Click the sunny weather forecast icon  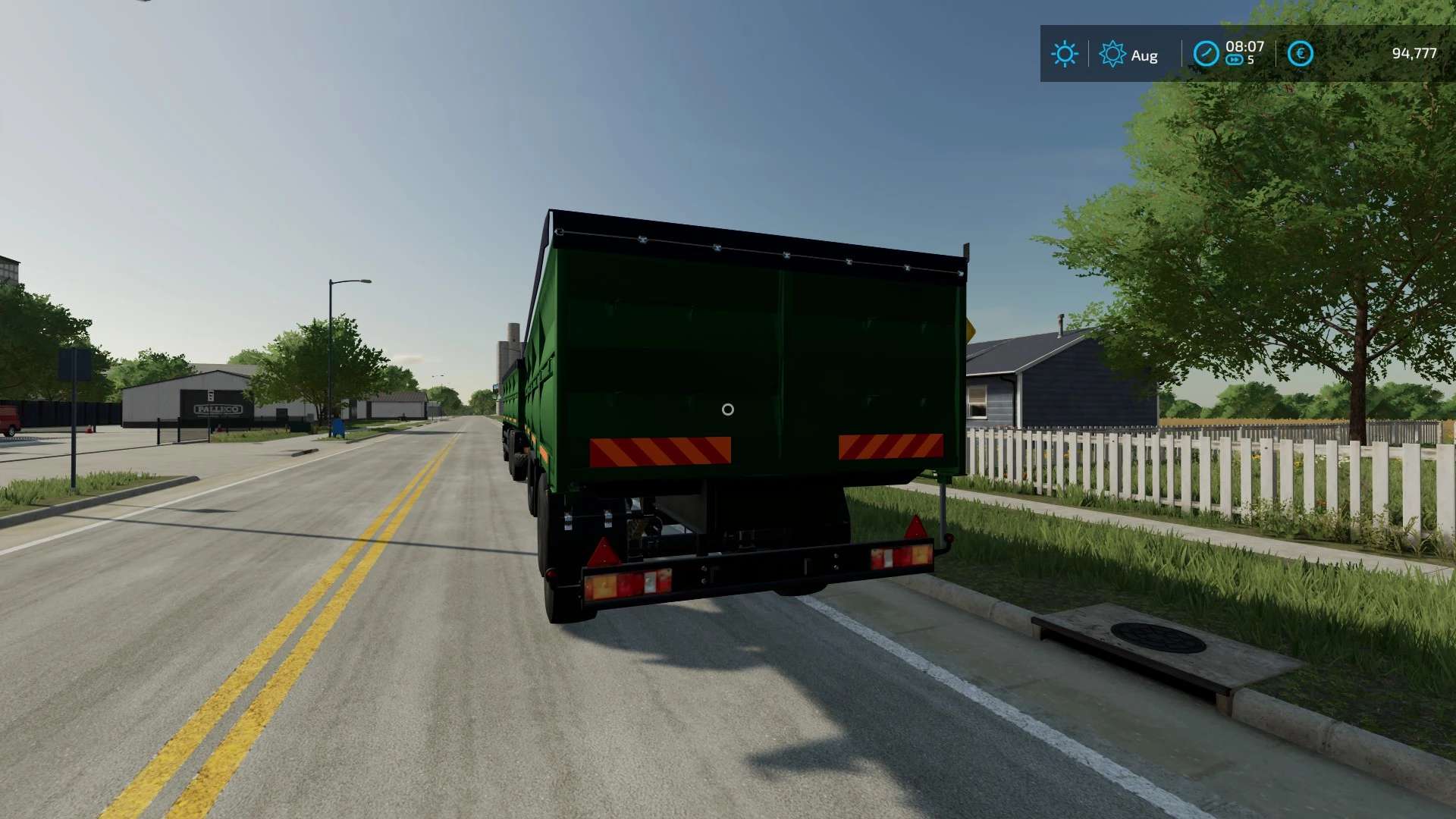pos(1064,54)
